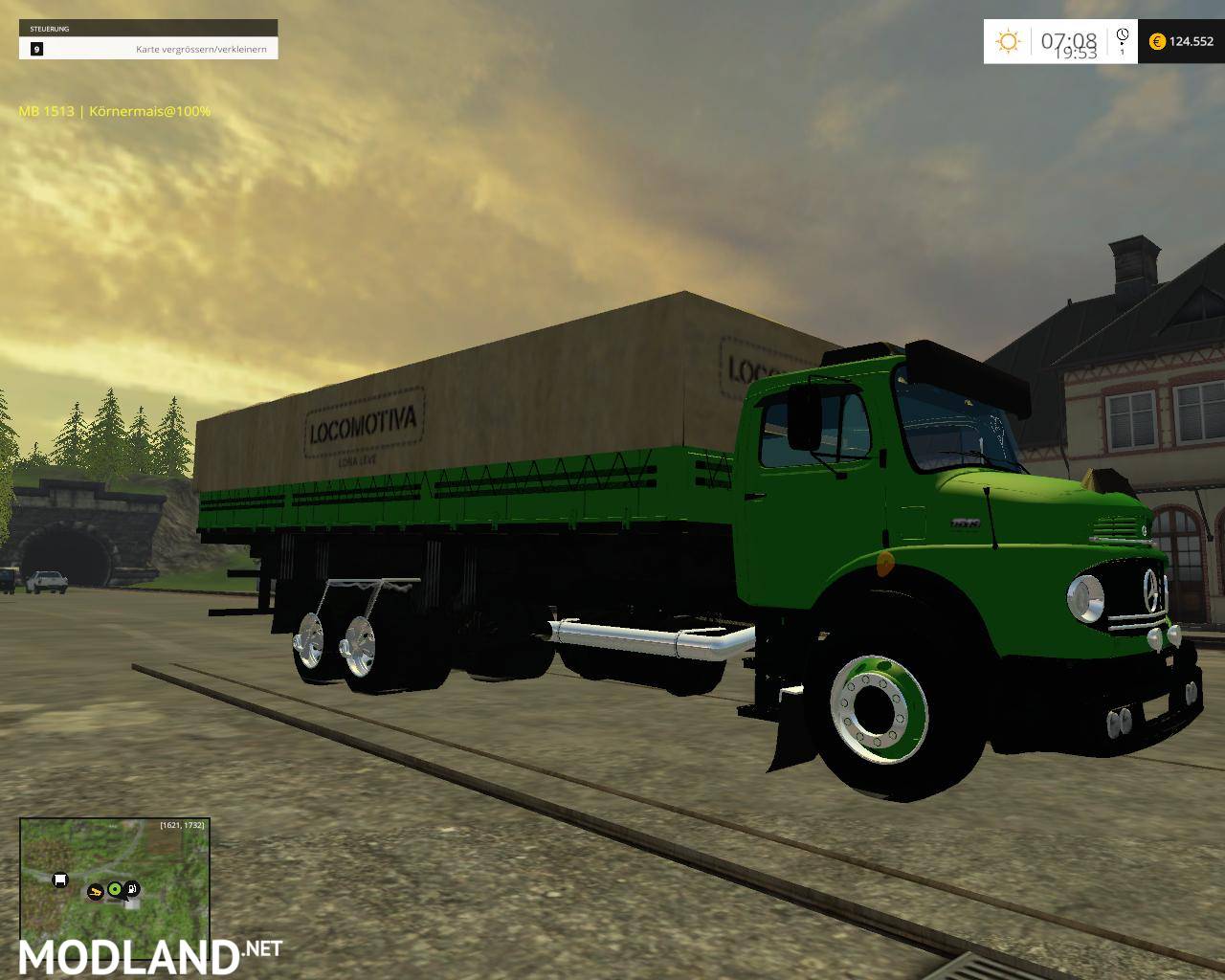Toggle the Karte vergrössern/verkleinern map zoom control
This screenshot has height=980, width=1225.
click(x=202, y=48)
